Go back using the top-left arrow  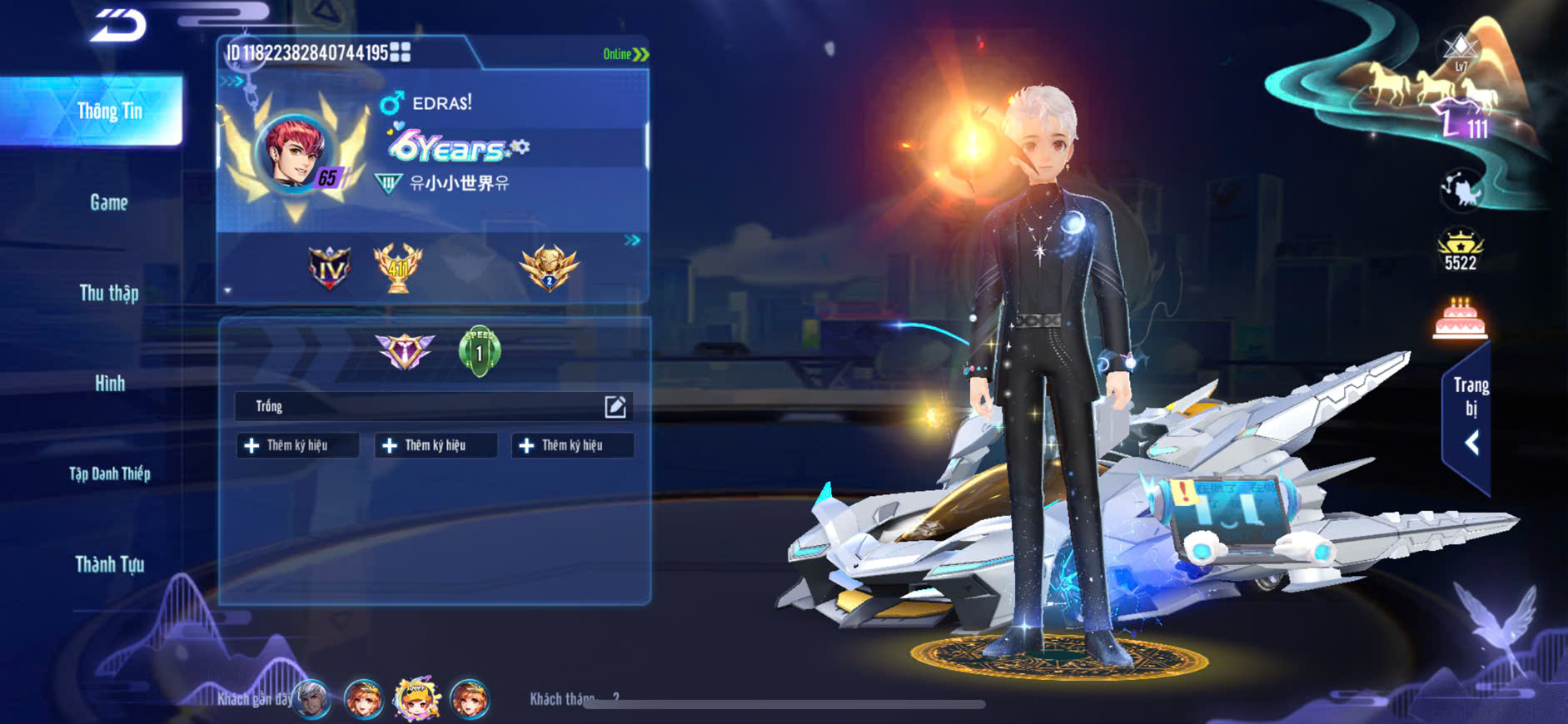point(118,25)
